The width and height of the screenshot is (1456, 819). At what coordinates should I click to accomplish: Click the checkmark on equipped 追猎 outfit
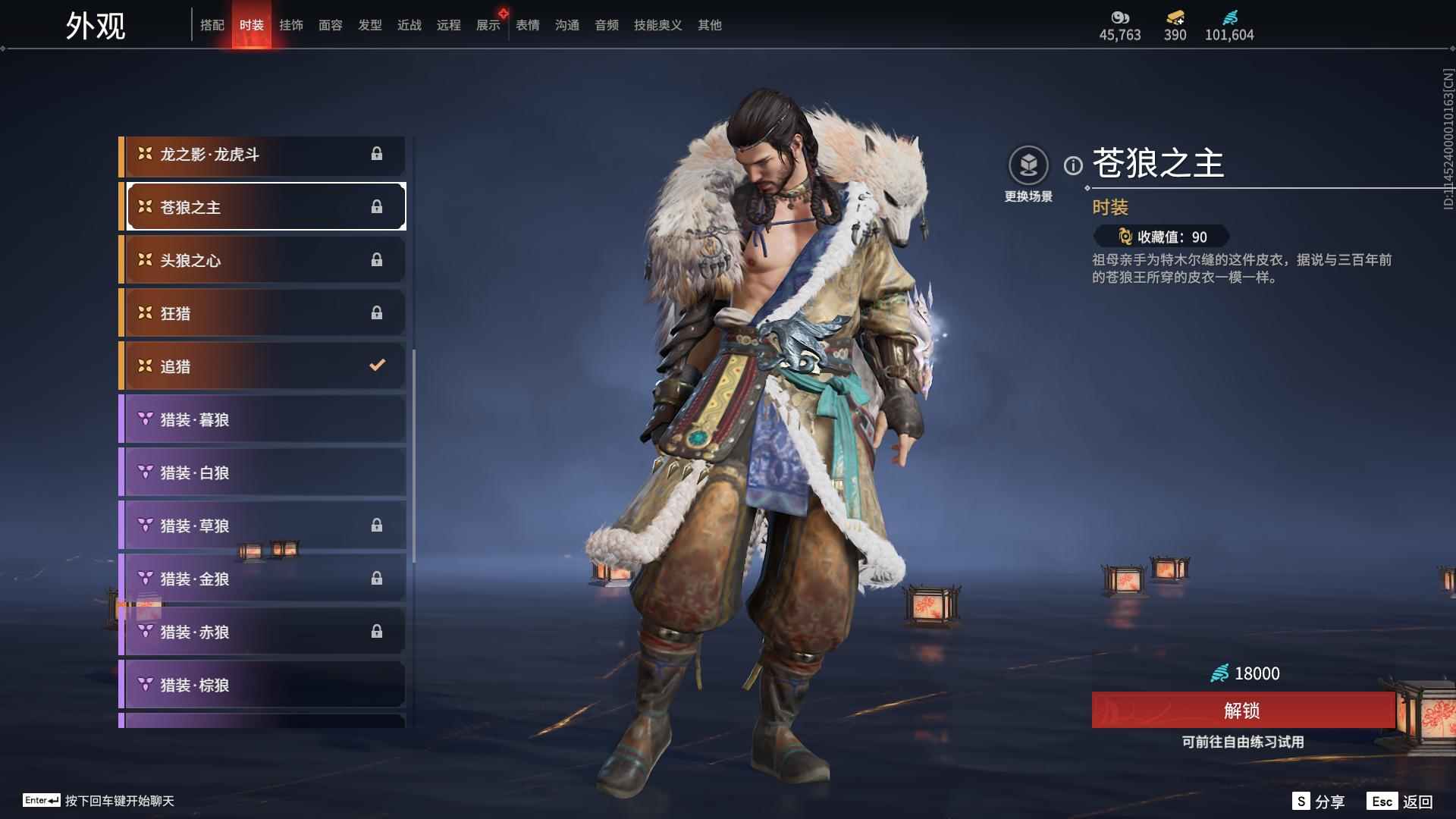tap(378, 366)
